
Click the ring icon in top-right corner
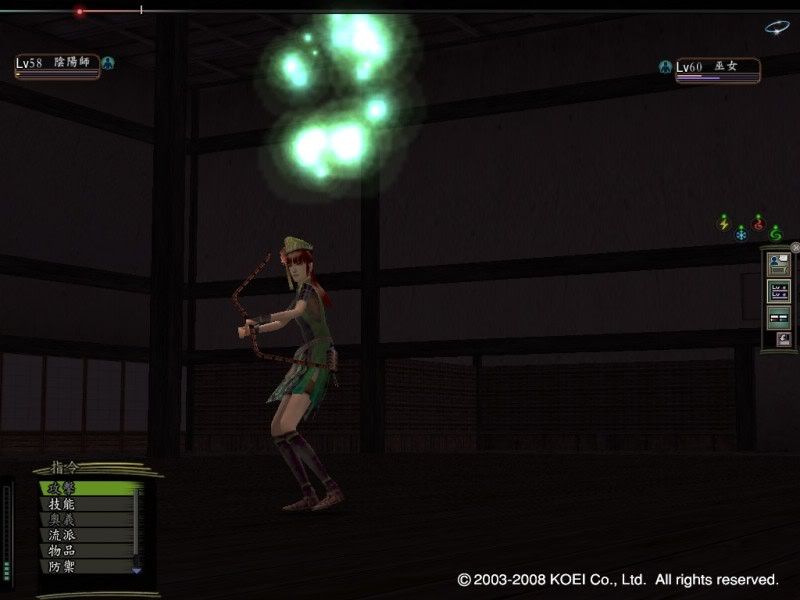(777, 28)
